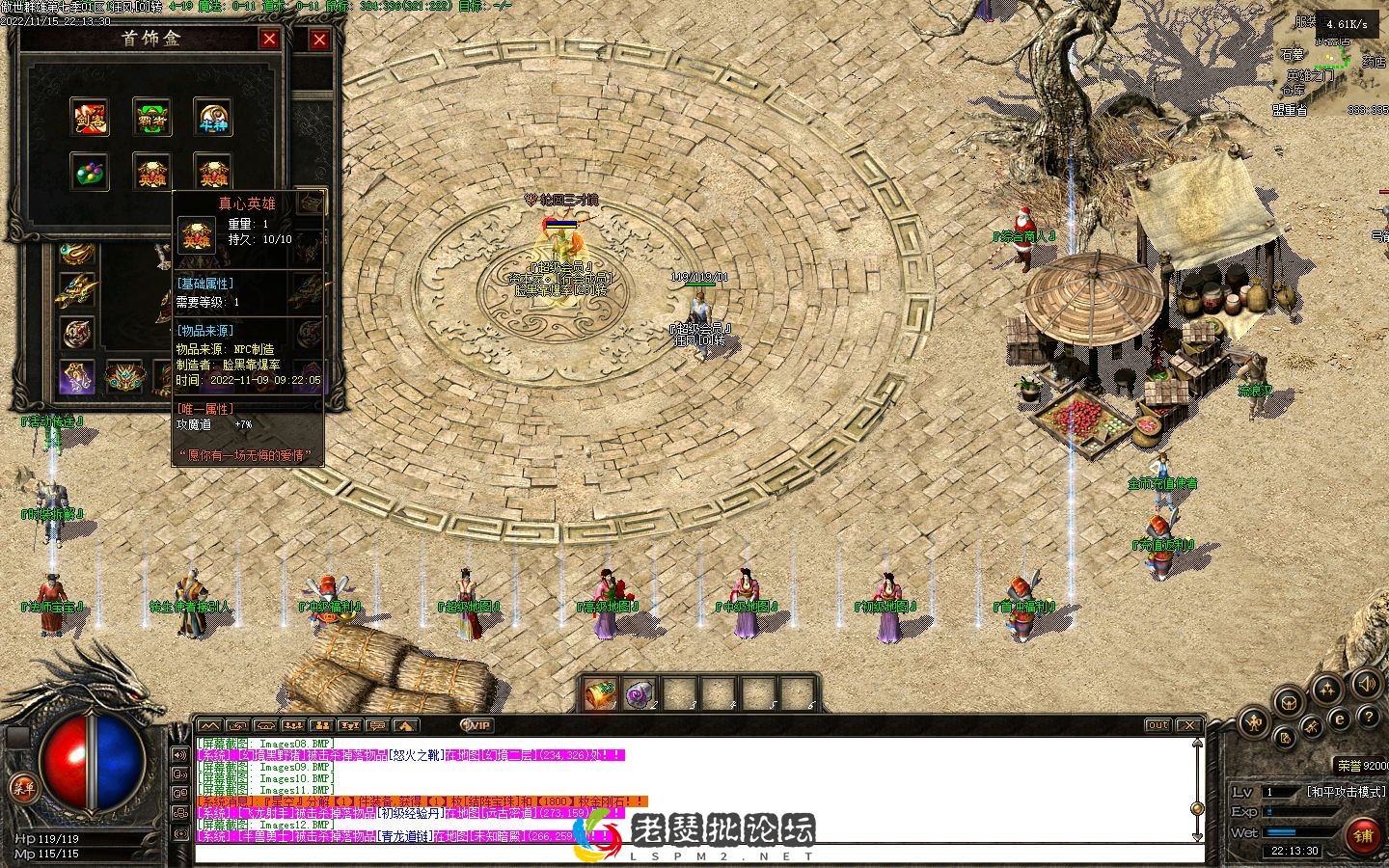Click the round 'e' button
The width and height of the screenshot is (1389, 868).
click(1340, 719)
